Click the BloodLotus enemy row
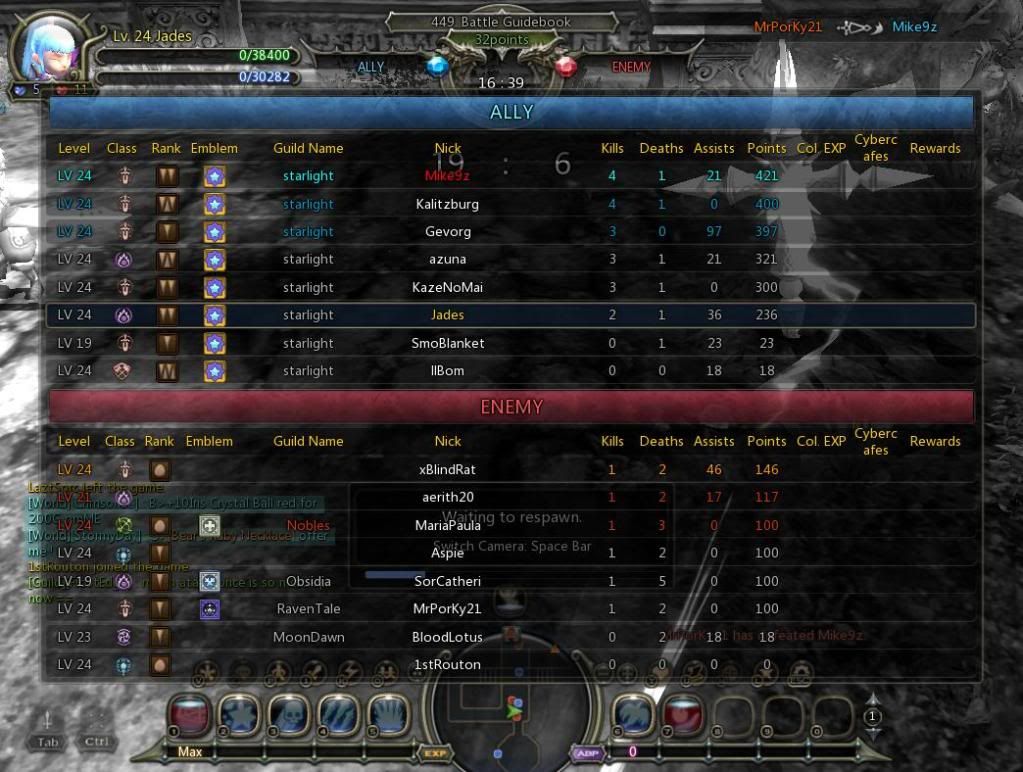 (510, 637)
